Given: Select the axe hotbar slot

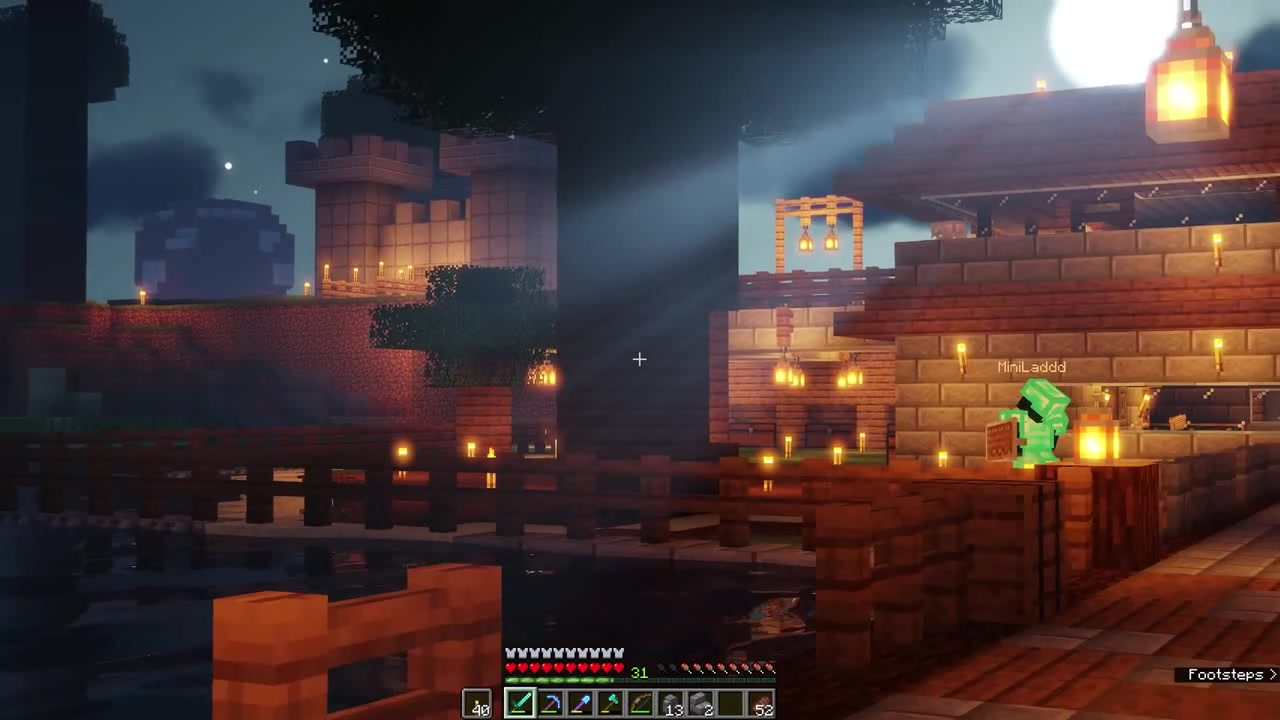Looking at the screenshot, I should (x=610, y=703).
